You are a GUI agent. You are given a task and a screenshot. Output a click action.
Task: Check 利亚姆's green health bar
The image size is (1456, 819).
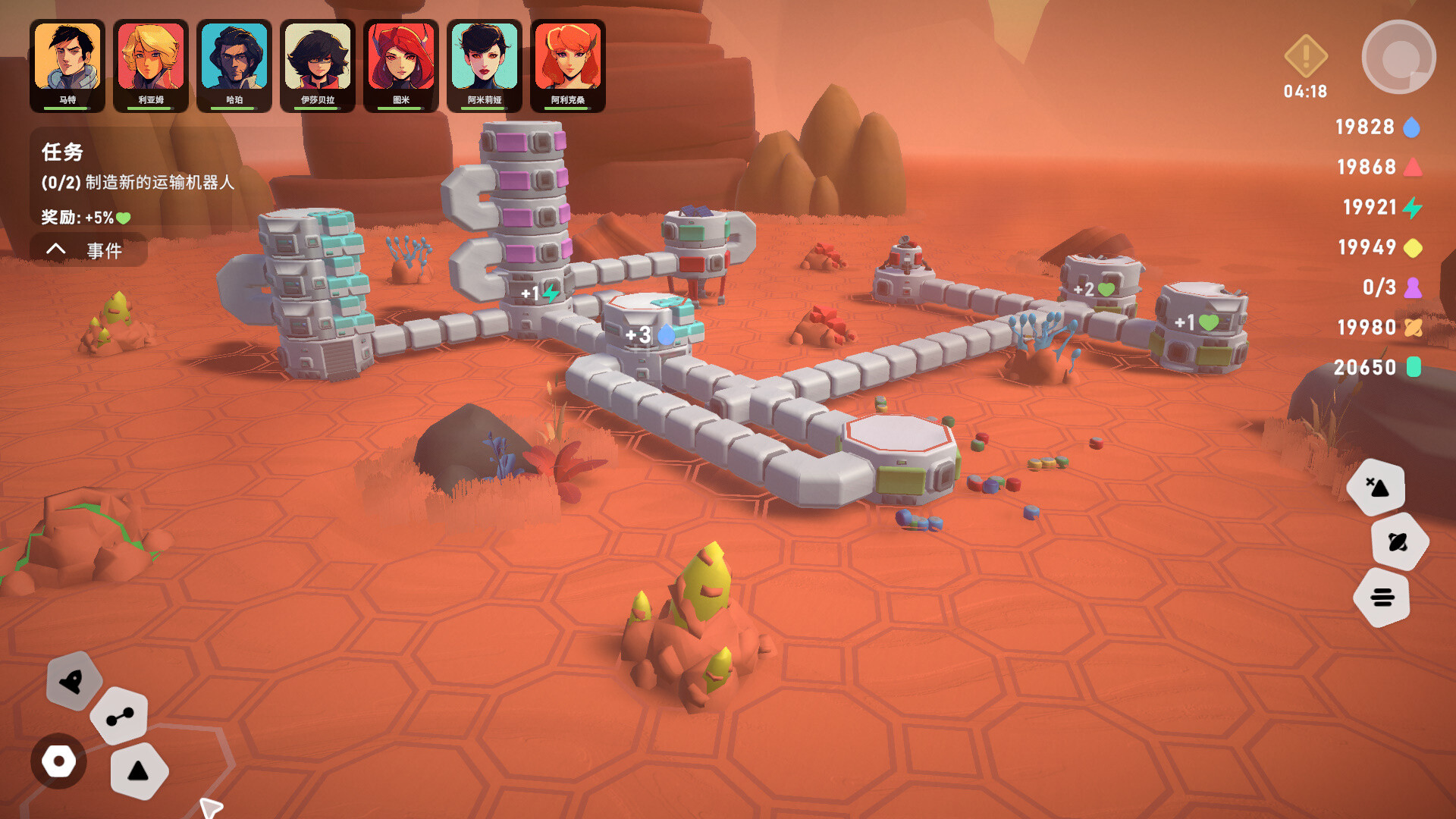(150, 109)
